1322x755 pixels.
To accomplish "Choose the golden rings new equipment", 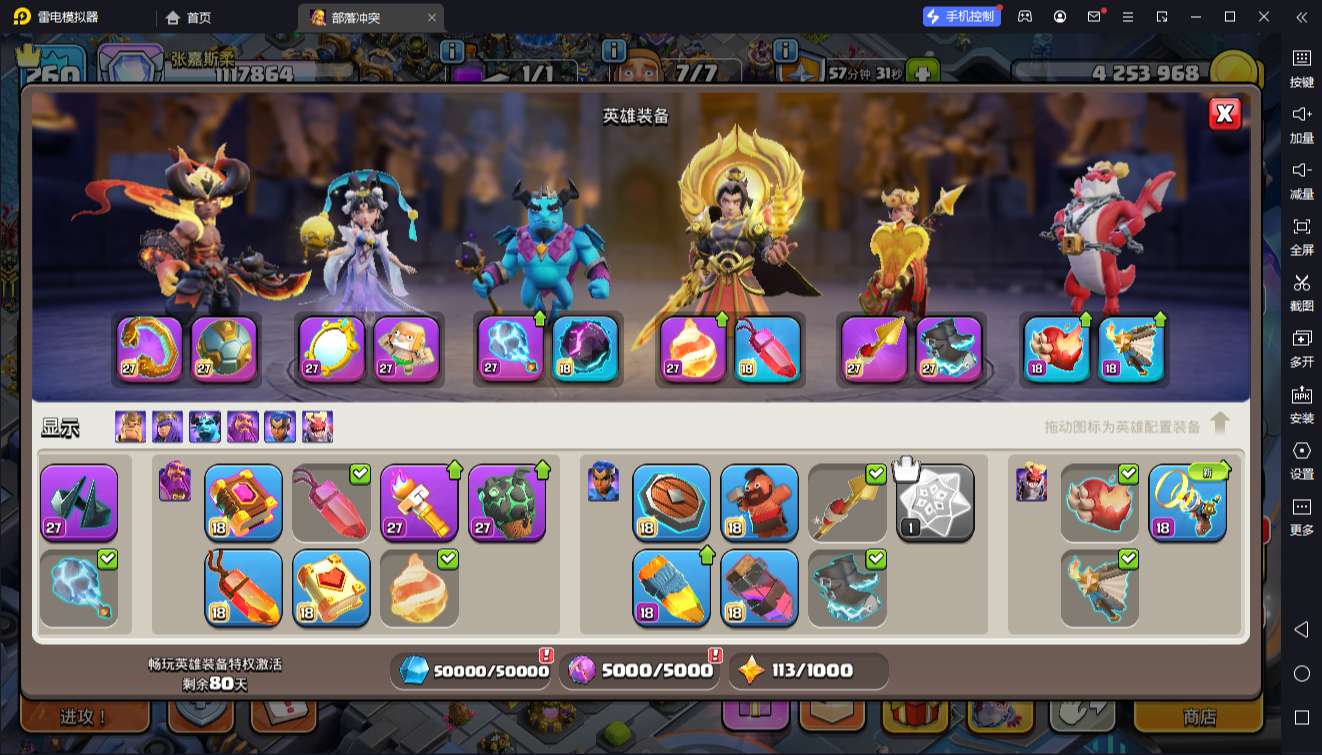I will click(1187, 502).
